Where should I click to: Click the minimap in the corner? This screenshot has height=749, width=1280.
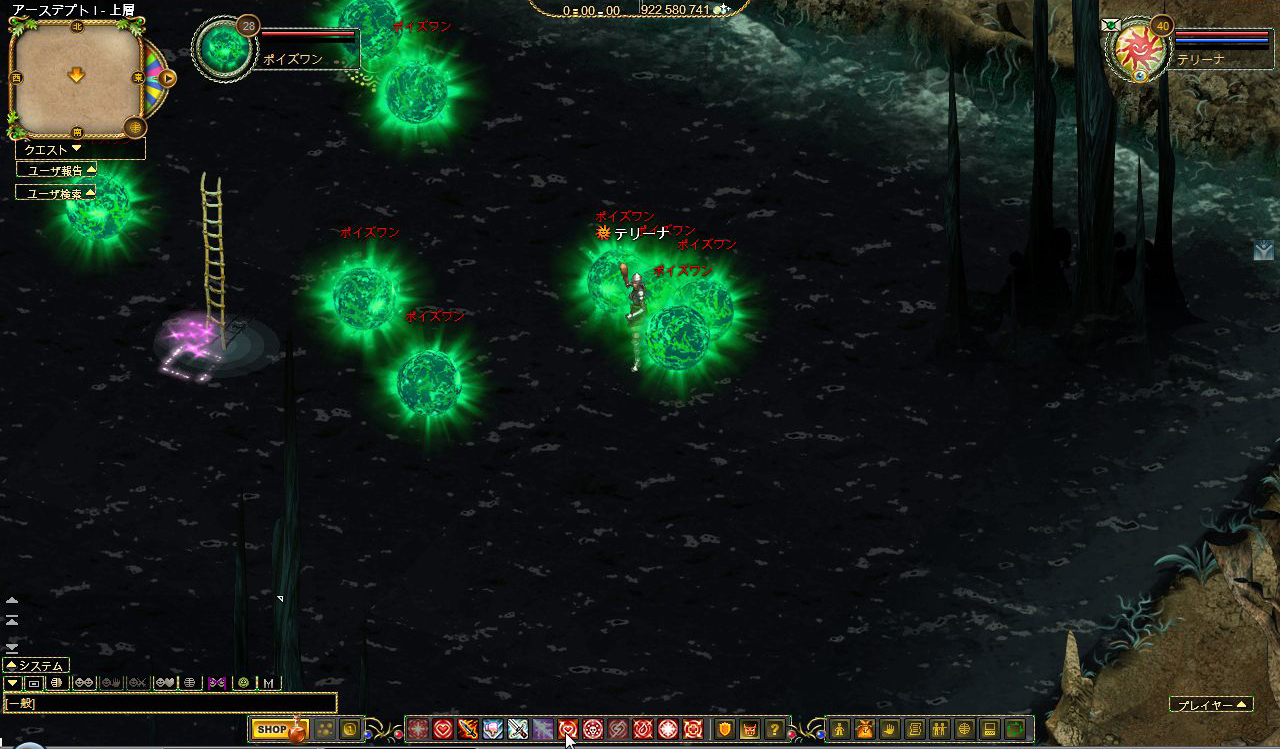coord(76,78)
